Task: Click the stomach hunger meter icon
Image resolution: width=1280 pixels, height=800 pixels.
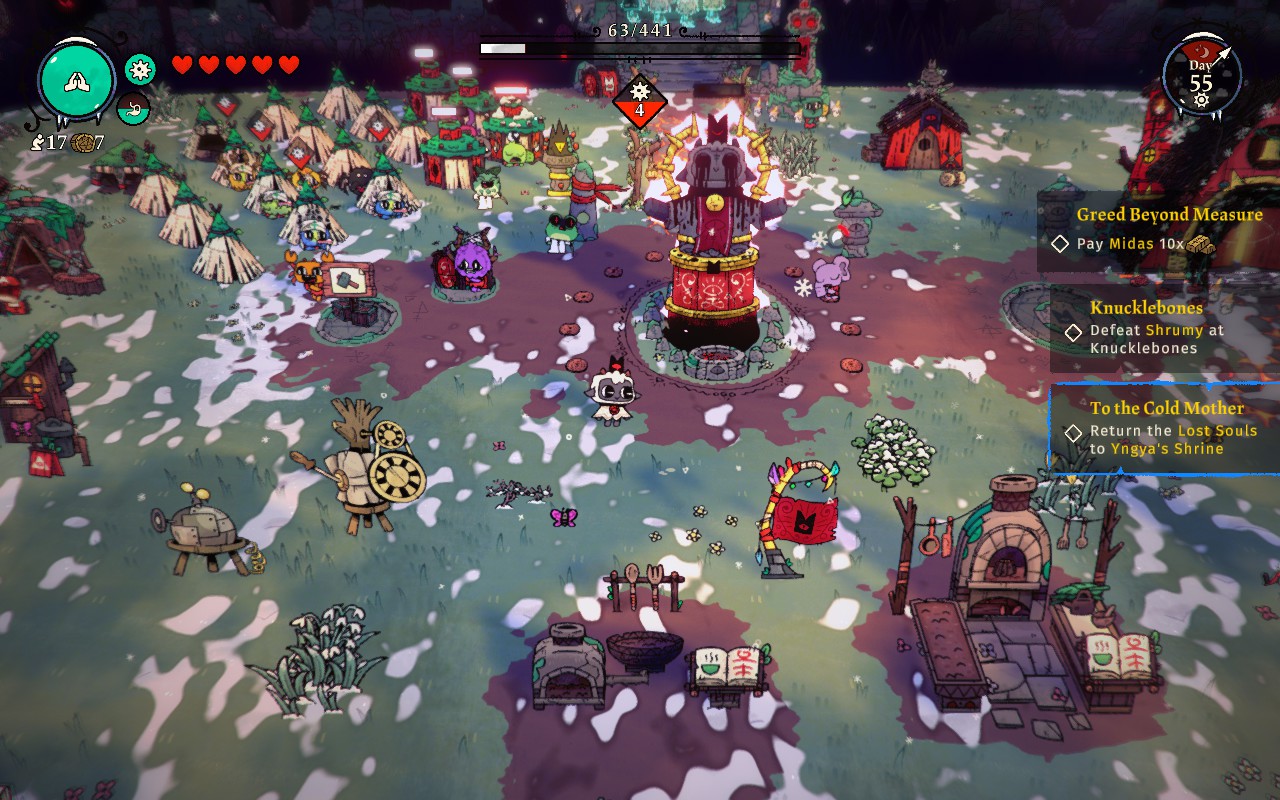Action: pyautogui.click(x=133, y=108)
